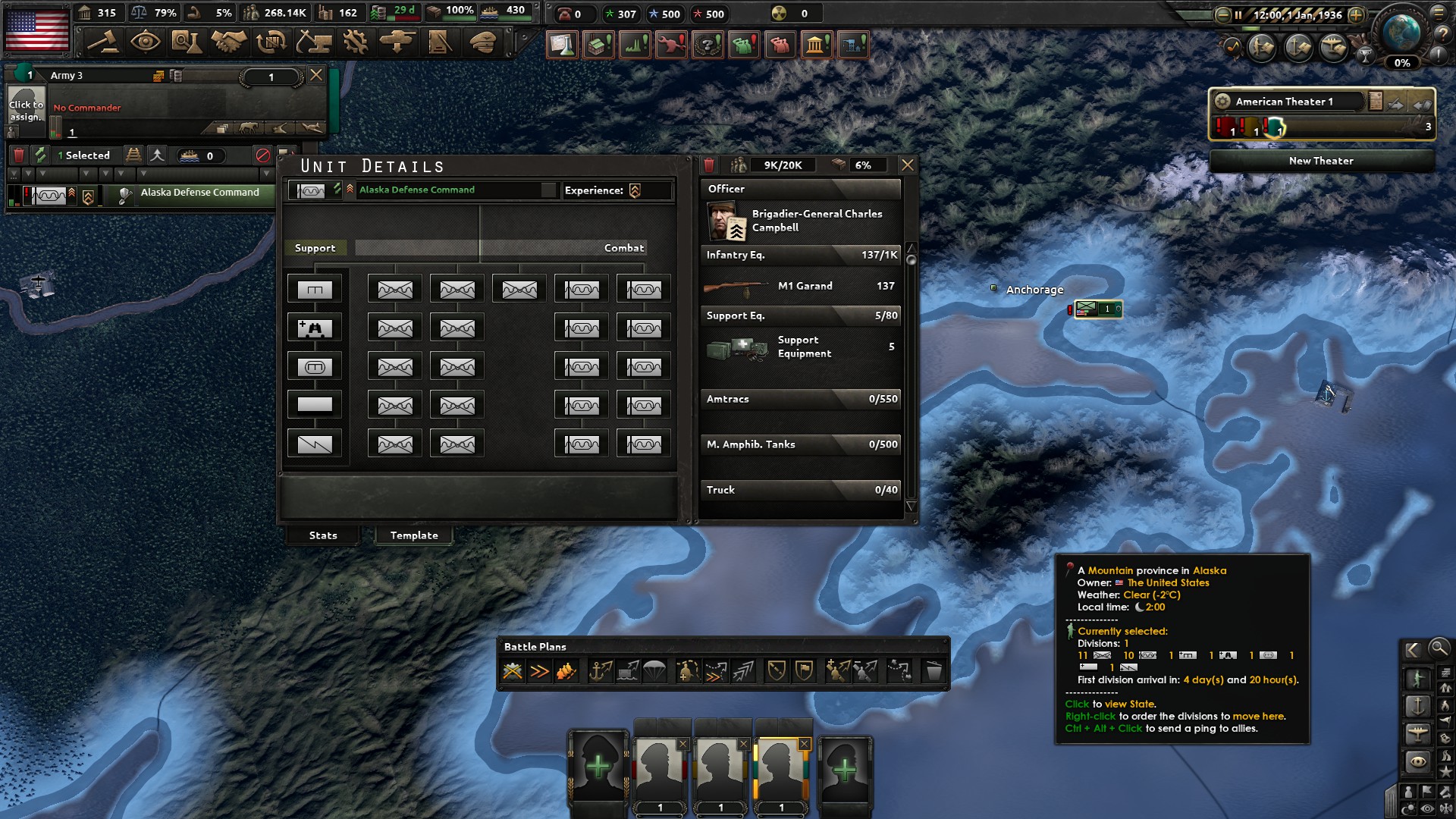Toggle naval units filter on the right sidebar

tap(1417, 707)
